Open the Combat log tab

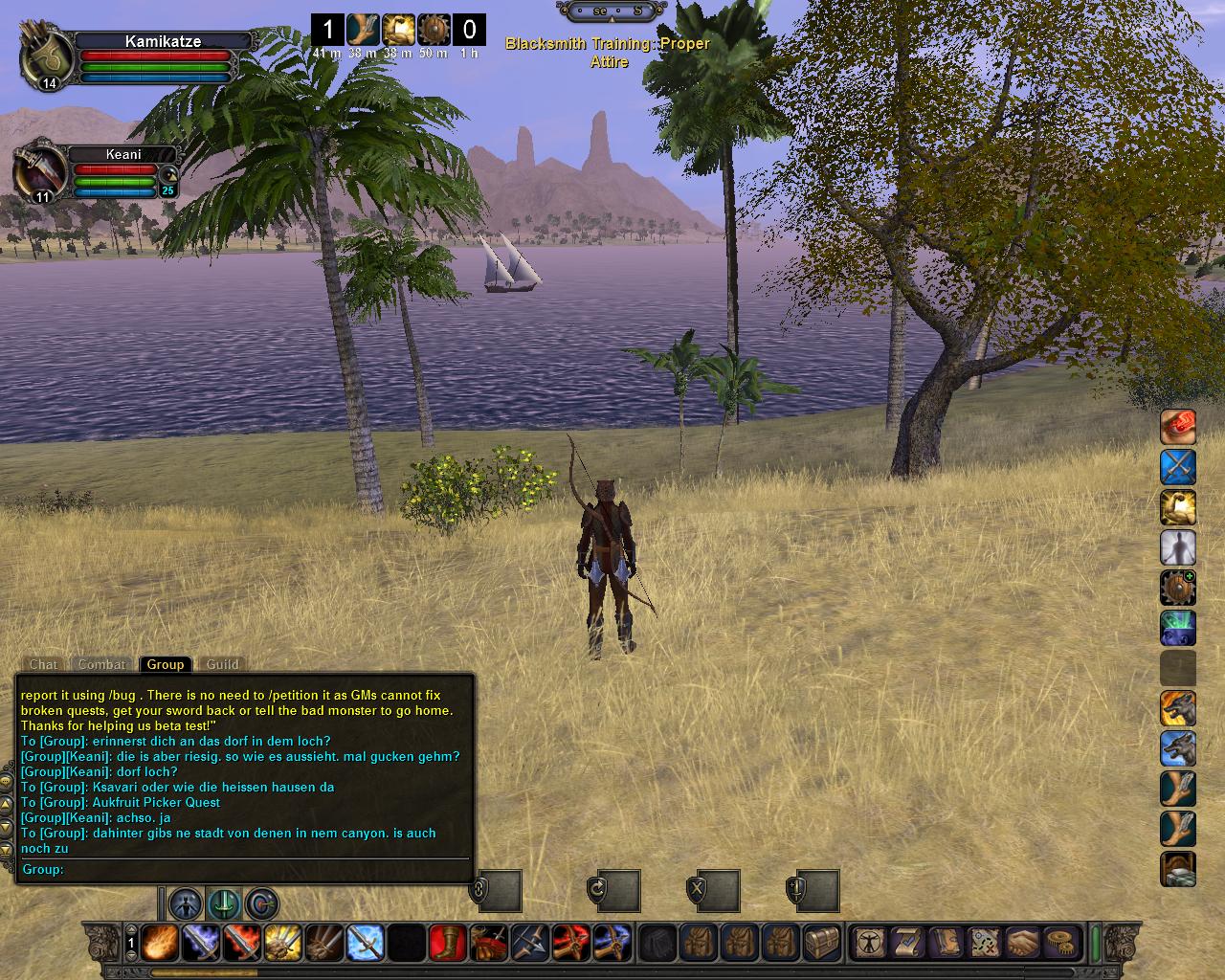tap(101, 664)
